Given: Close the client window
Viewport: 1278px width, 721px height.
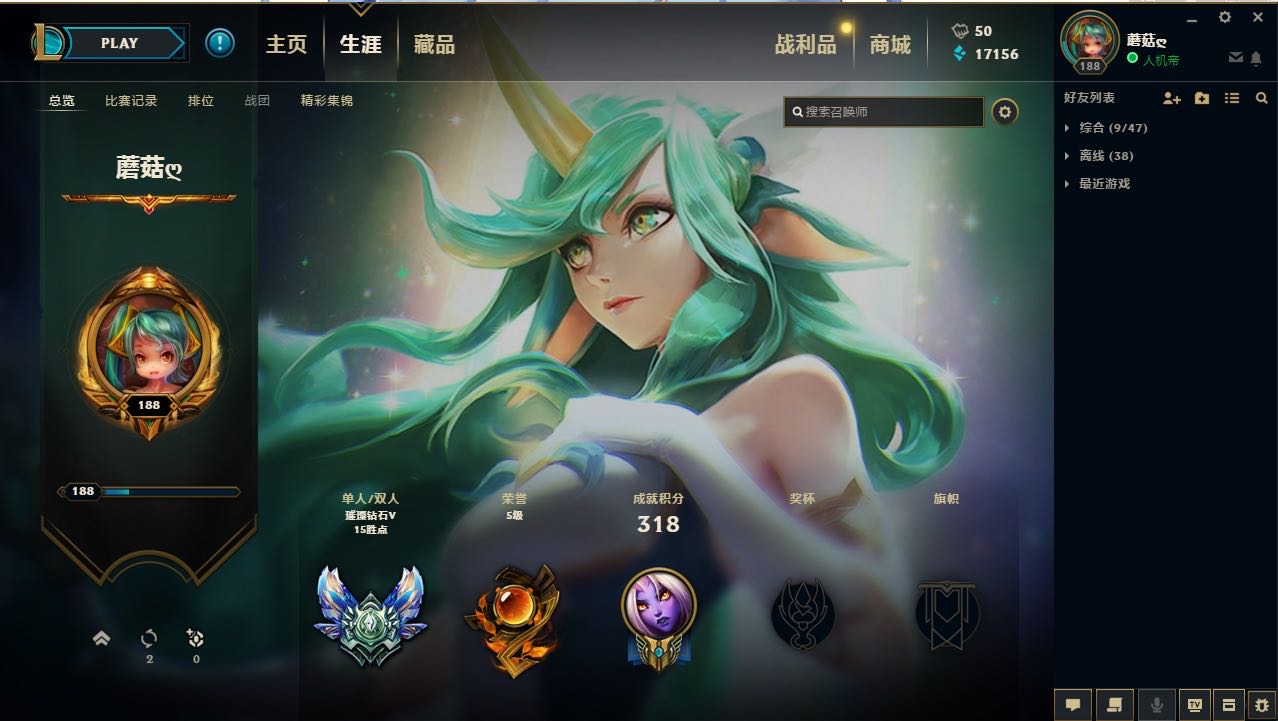Looking at the screenshot, I should click(1258, 17).
